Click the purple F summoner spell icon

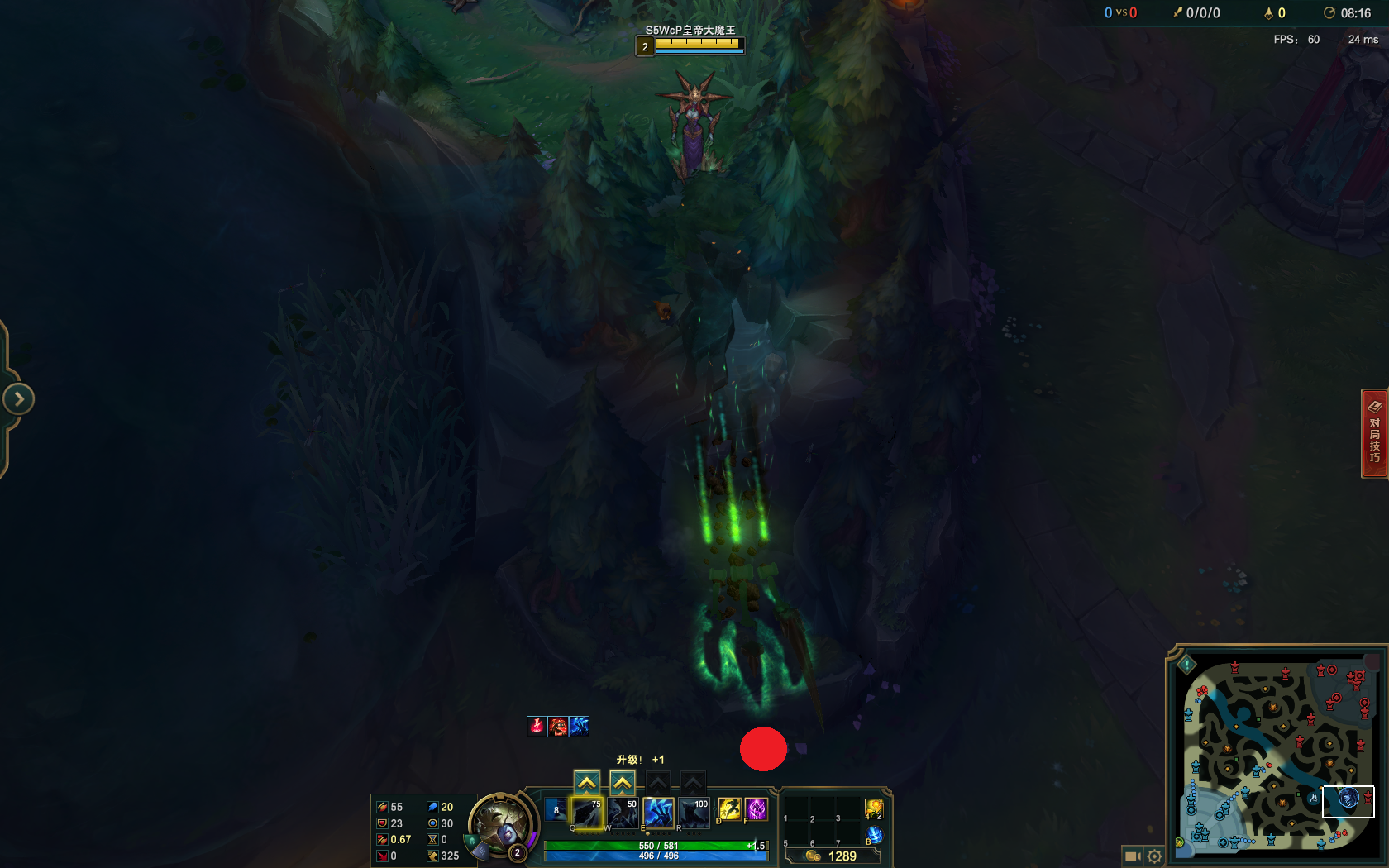(x=756, y=809)
